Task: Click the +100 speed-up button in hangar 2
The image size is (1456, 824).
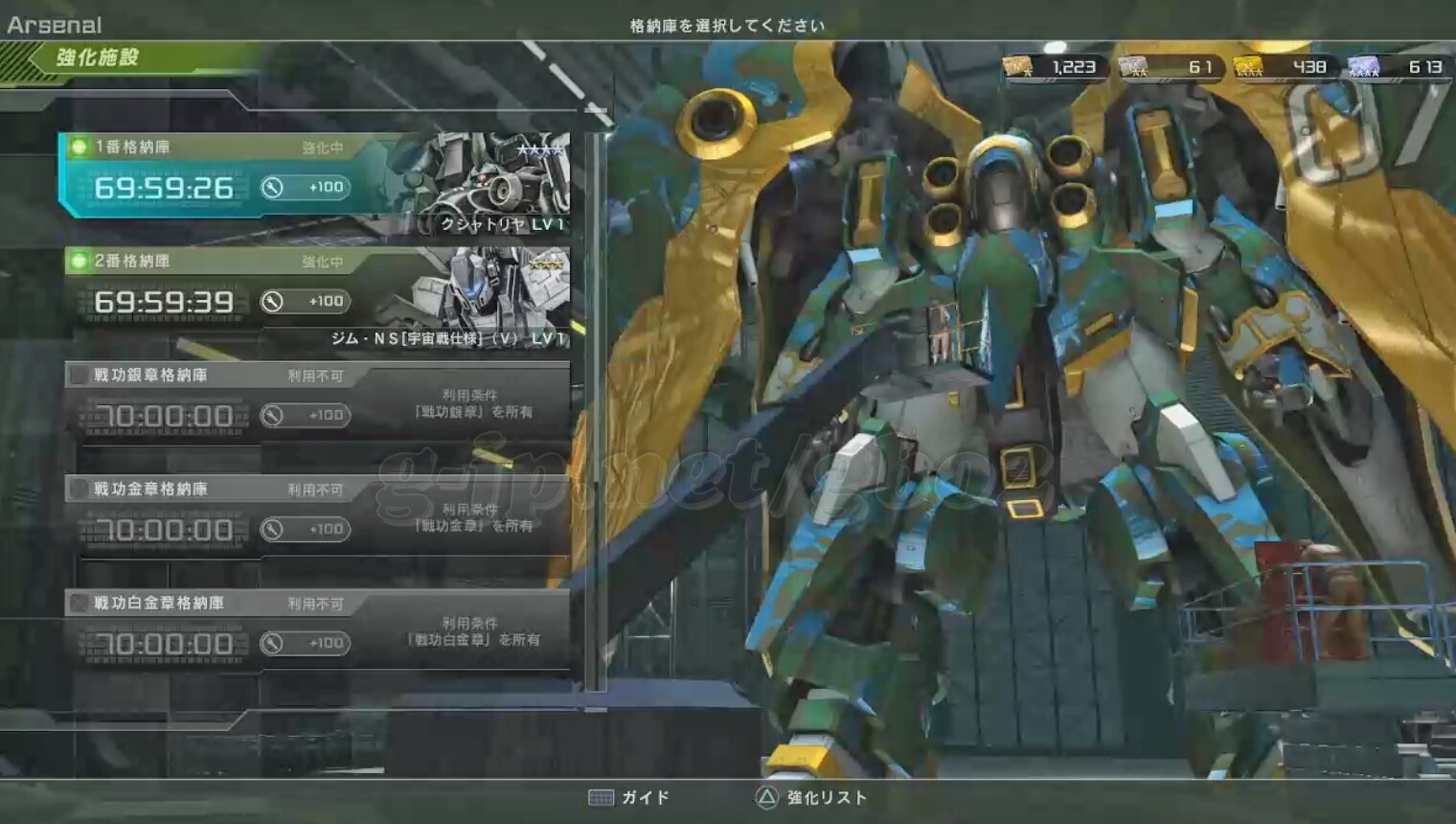Action: click(x=306, y=302)
